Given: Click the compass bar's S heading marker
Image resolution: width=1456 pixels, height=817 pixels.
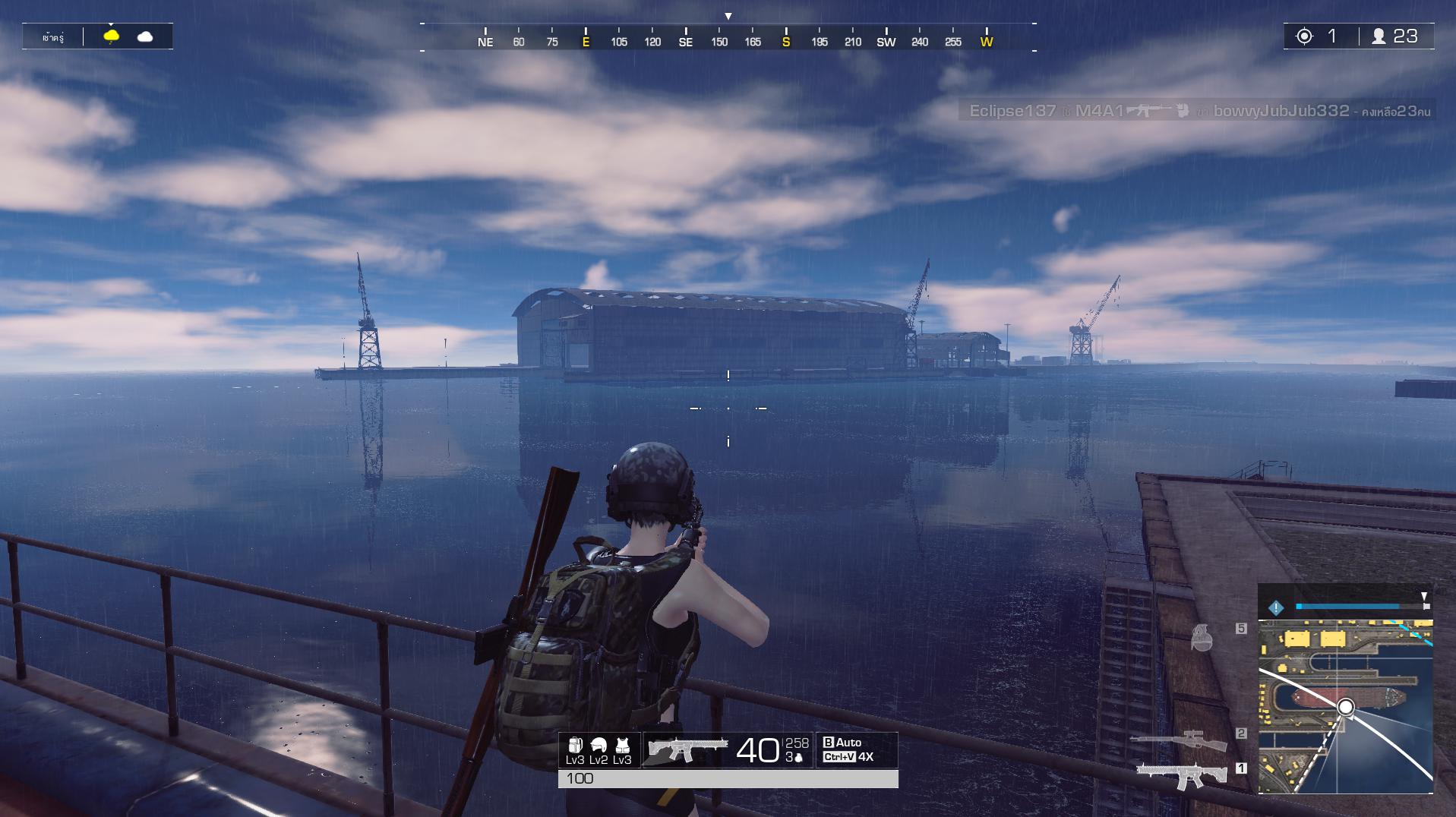Looking at the screenshot, I should tap(786, 42).
